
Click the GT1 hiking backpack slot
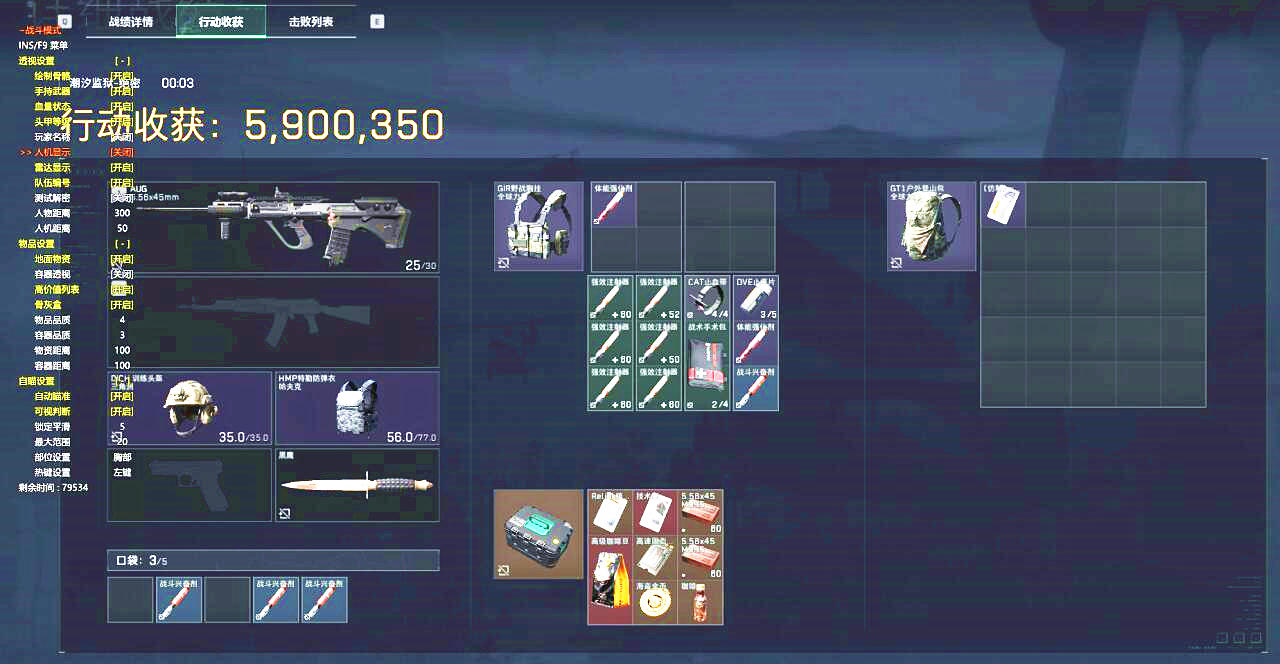(931, 226)
